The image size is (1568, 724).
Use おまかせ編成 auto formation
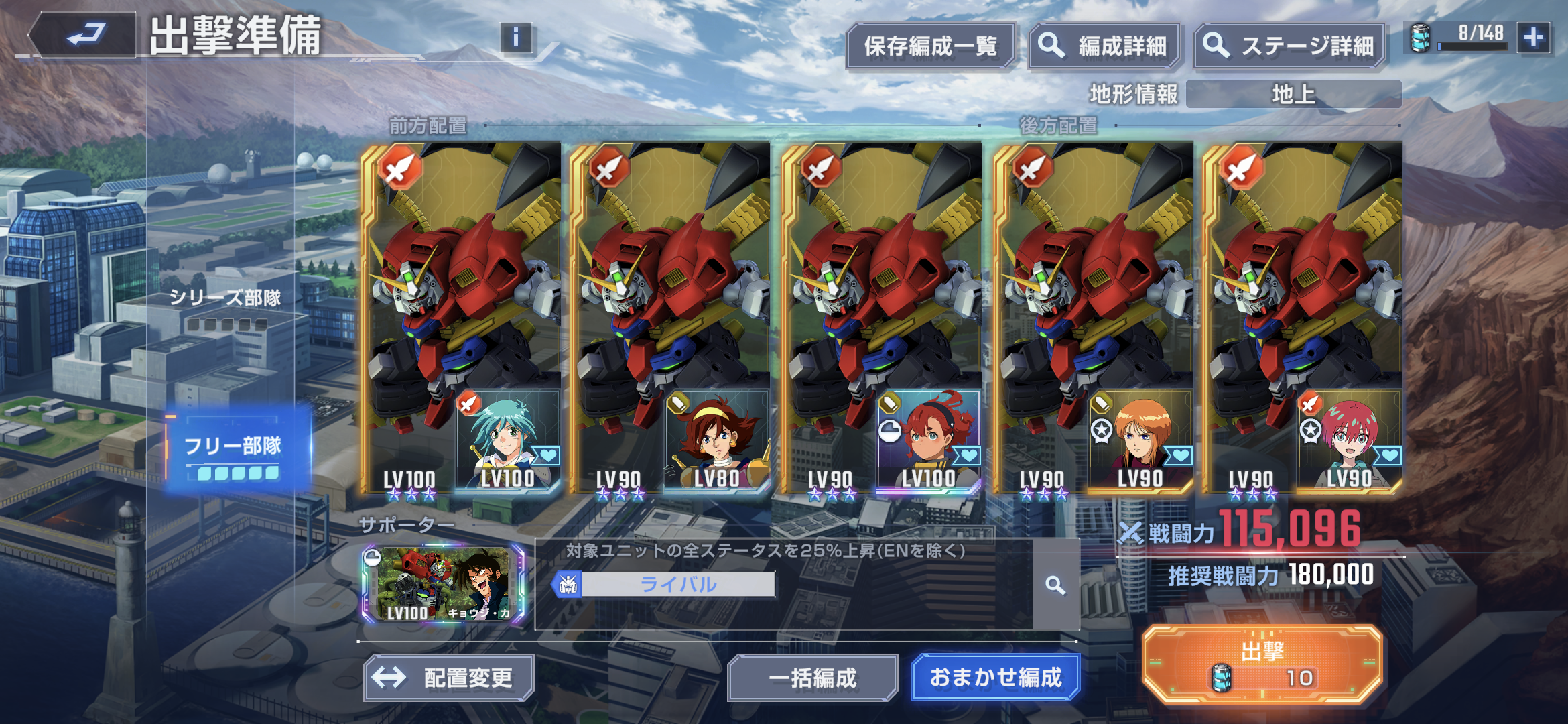pyautogui.click(x=995, y=678)
